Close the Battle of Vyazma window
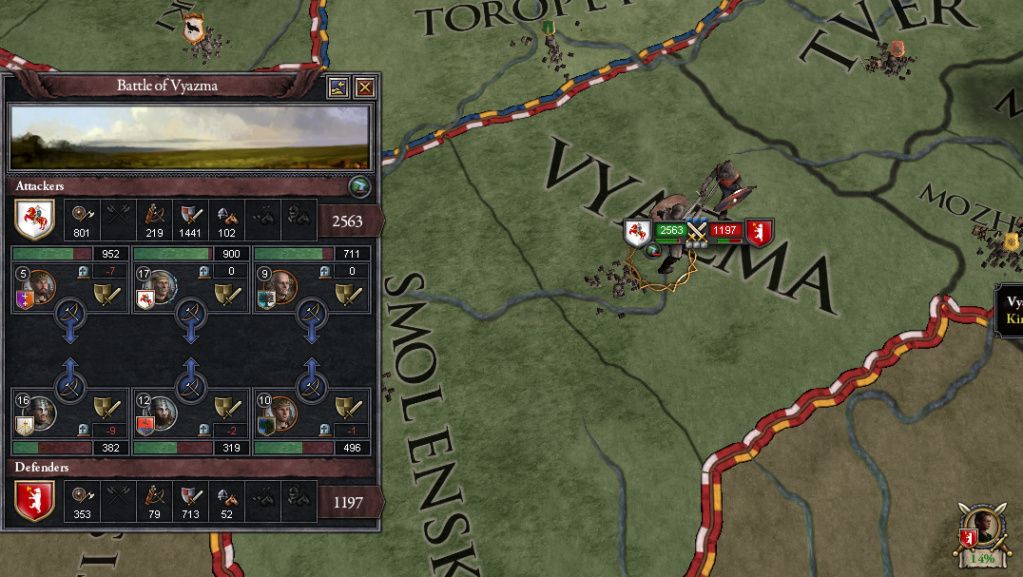This screenshot has width=1023, height=577. click(x=364, y=87)
